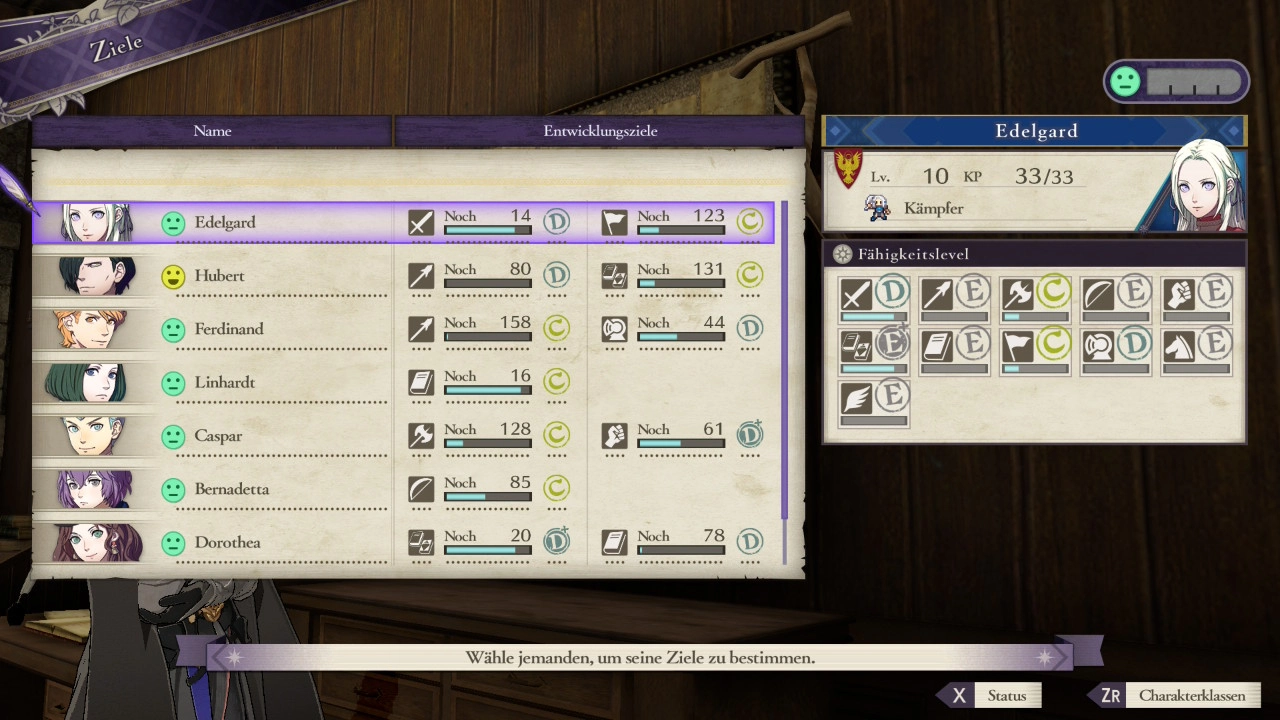Viewport: 1280px width, 720px height.
Task: Open Charakterklassen view
Action: (x=1177, y=695)
